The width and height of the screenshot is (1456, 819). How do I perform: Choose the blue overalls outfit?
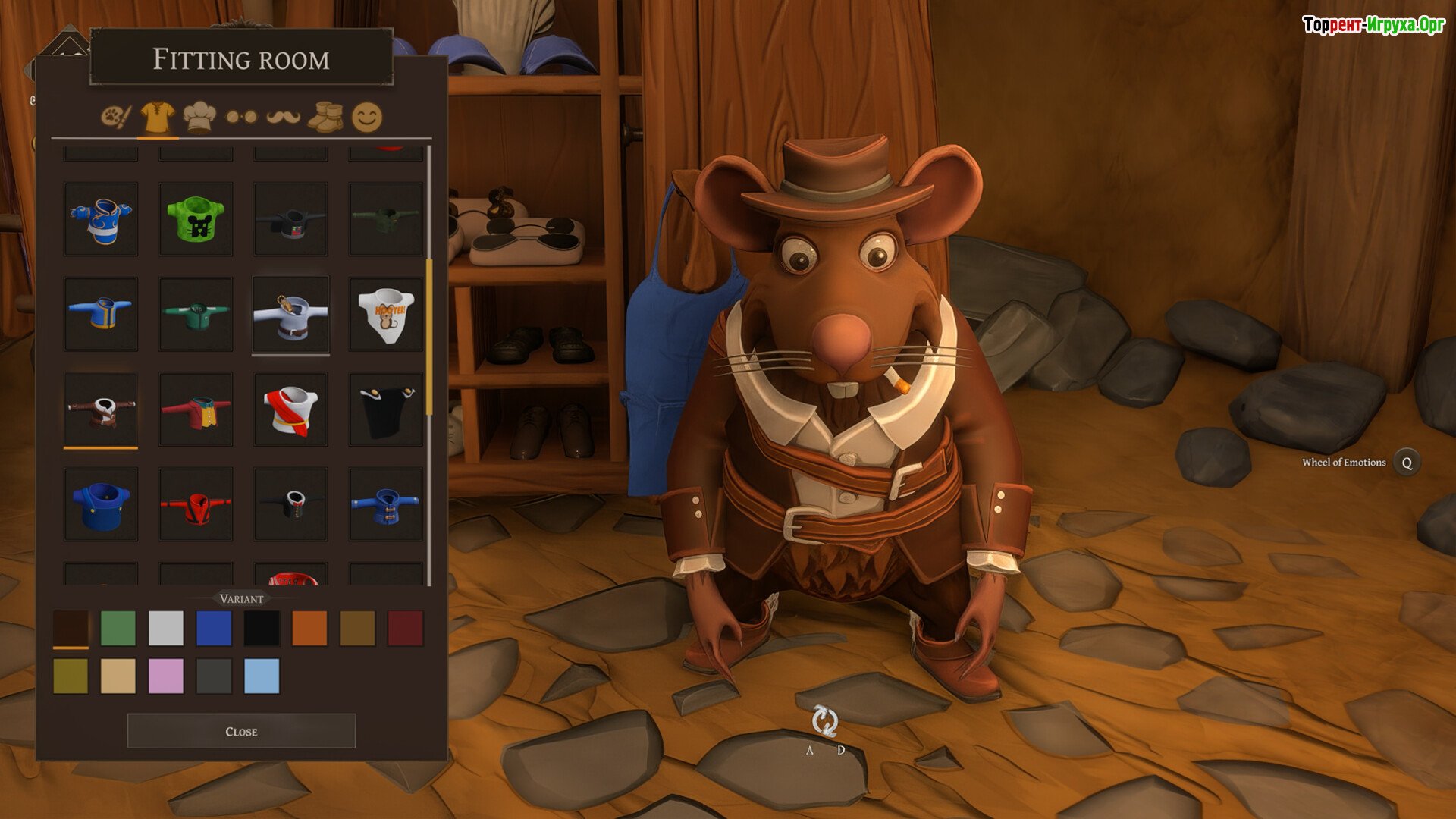pos(101,504)
